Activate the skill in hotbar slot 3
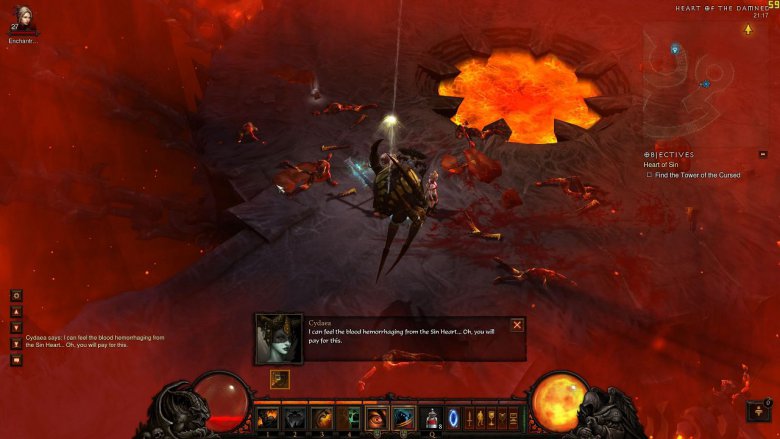 [x=322, y=418]
